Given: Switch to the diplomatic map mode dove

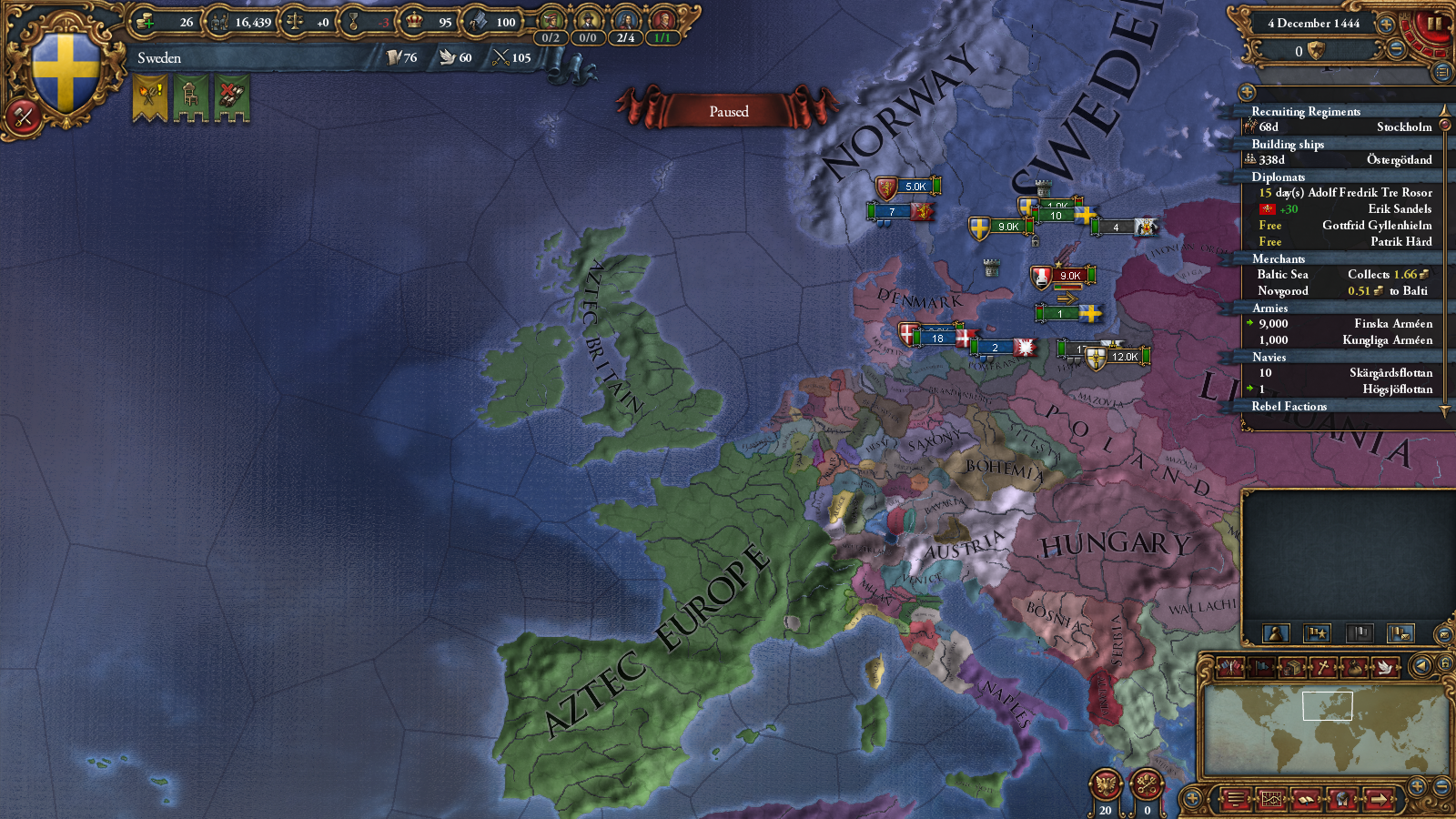Looking at the screenshot, I should tap(1384, 667).
